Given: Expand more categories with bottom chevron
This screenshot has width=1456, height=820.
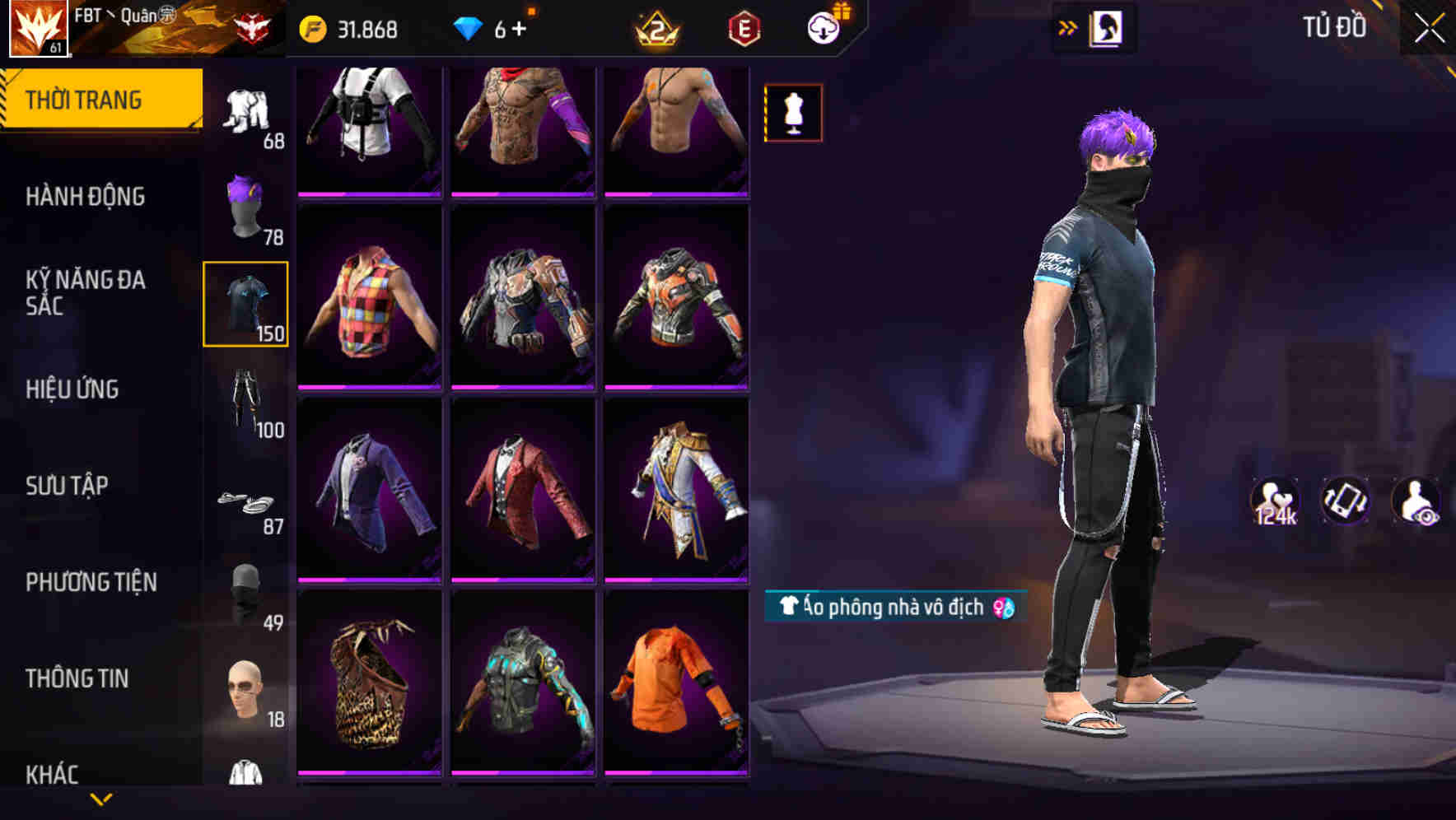Looking at the screenshot, I should point(102,798).
